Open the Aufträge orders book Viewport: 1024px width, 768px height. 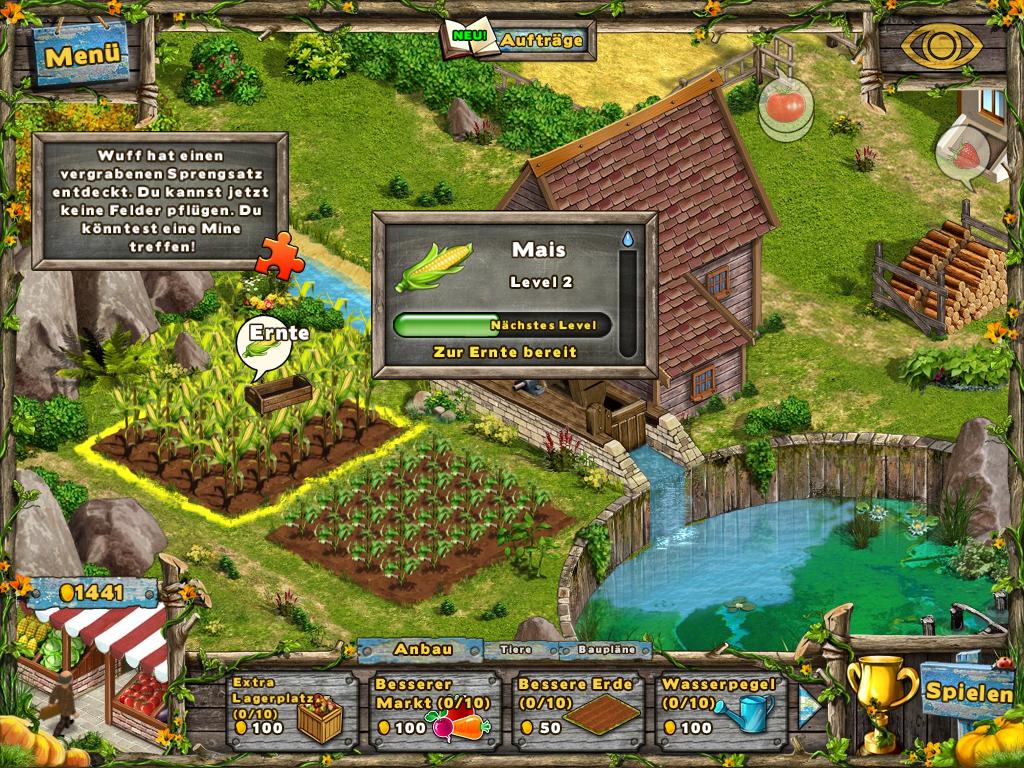(520, 40)
